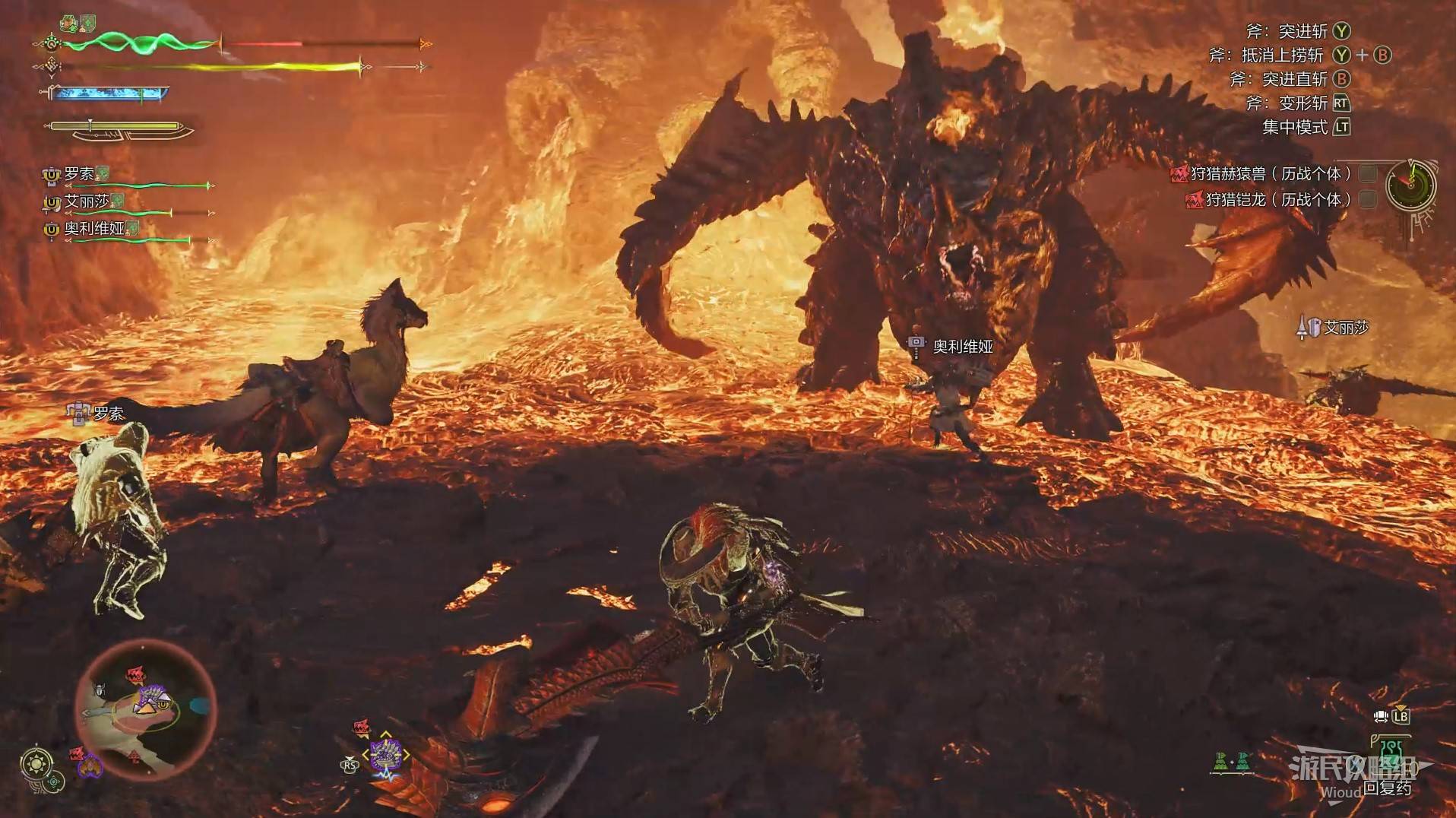Click the sun time-of-day icon

(36, 763)
